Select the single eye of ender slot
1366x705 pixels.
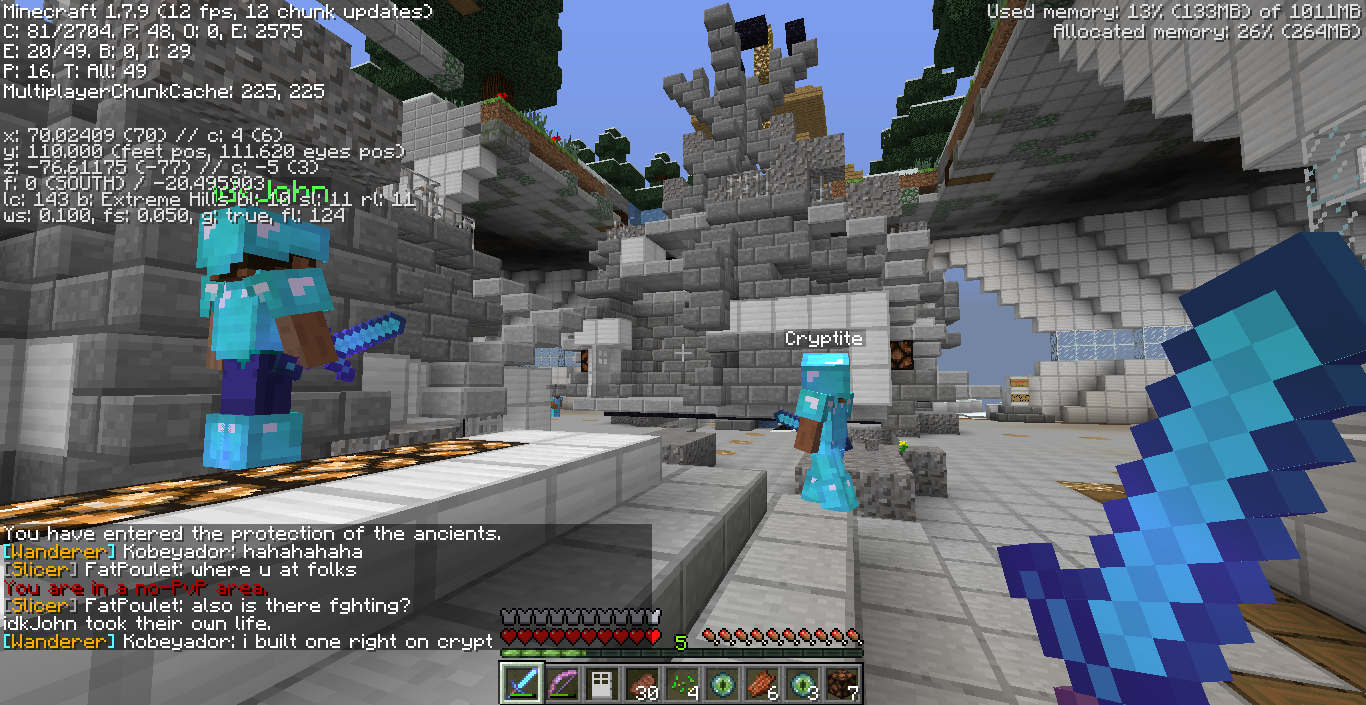[722, 684]
